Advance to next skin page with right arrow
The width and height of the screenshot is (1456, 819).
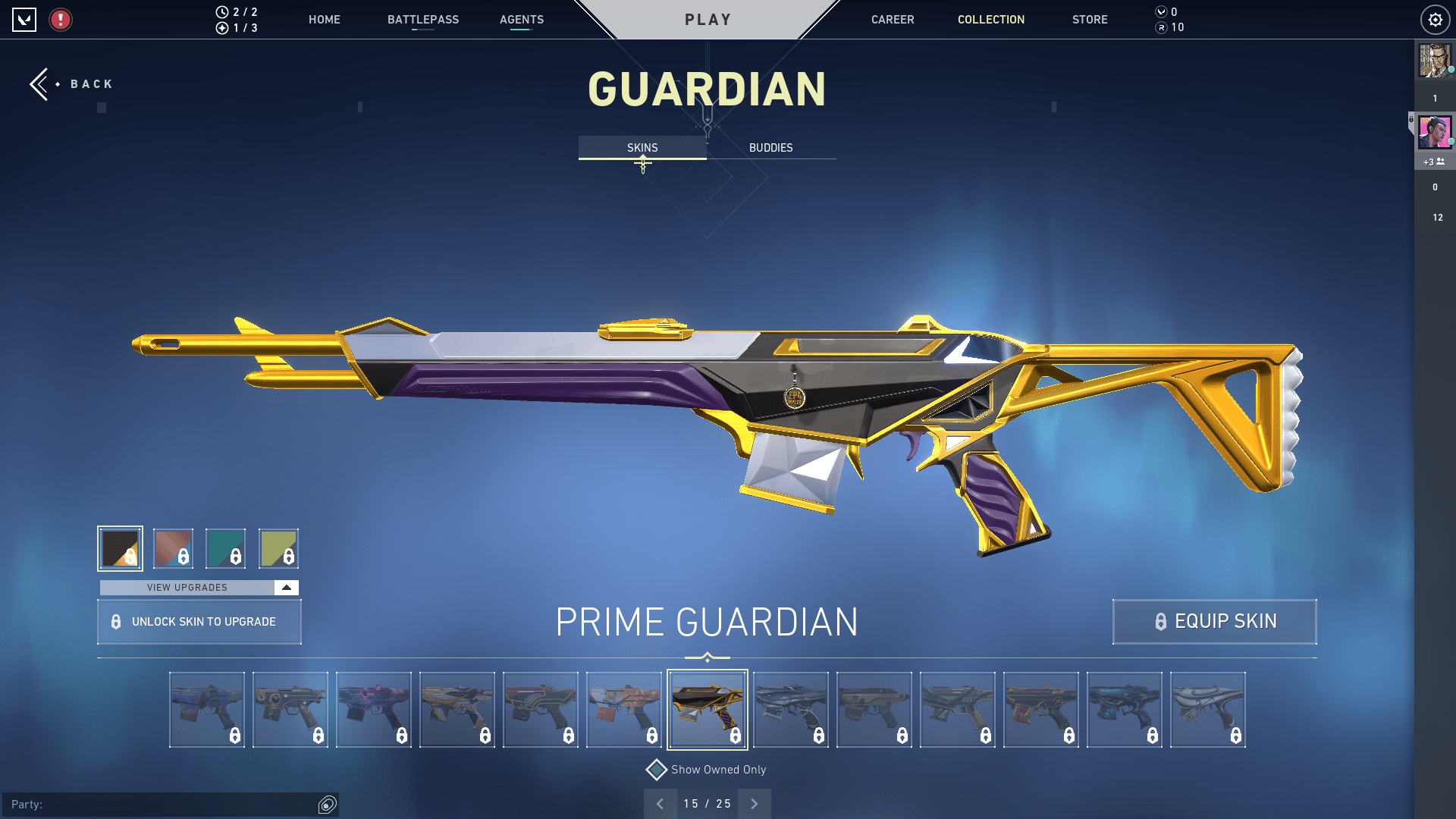click(754, 803)
